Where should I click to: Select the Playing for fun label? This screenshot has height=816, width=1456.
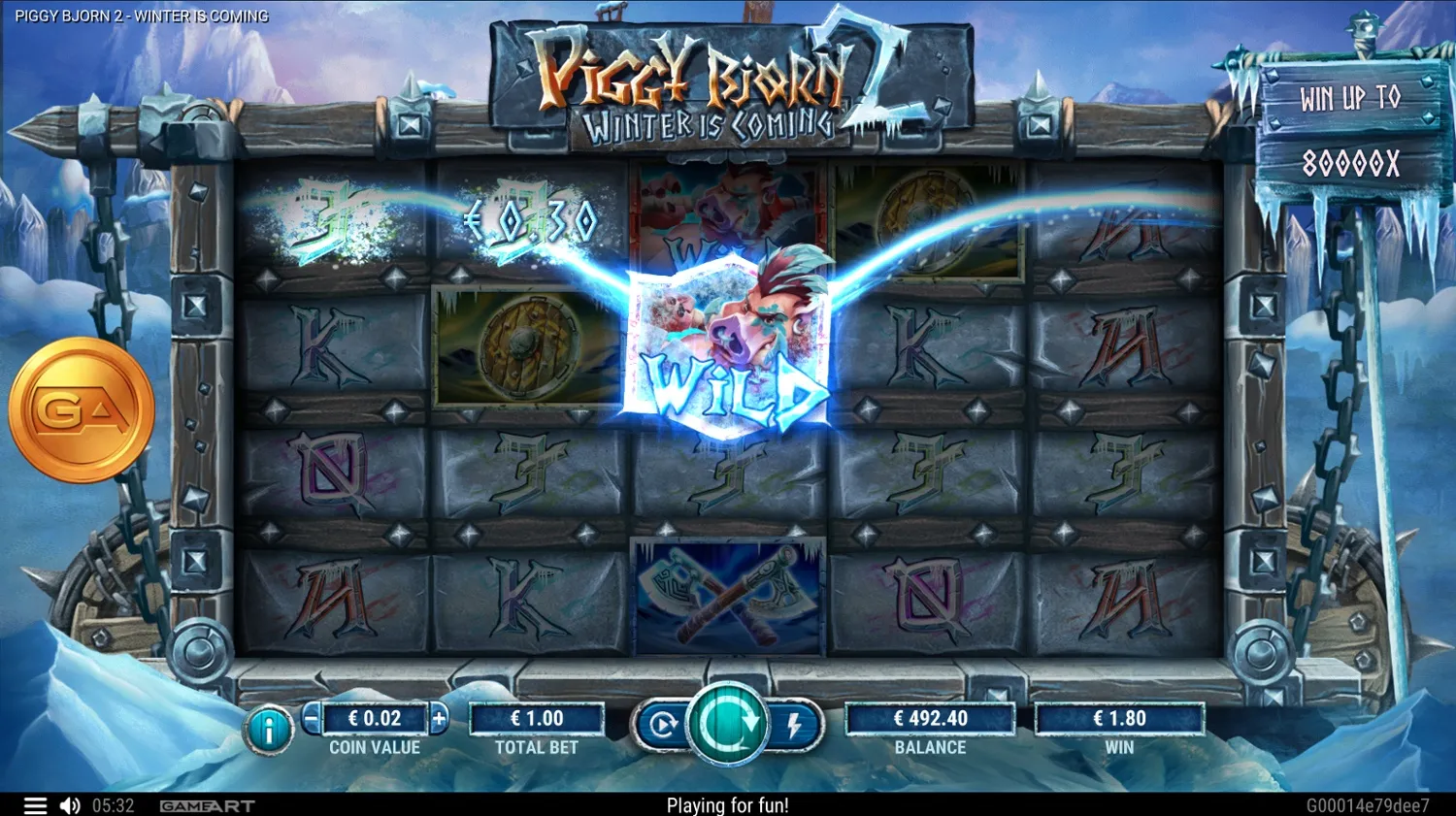point(728,805)
